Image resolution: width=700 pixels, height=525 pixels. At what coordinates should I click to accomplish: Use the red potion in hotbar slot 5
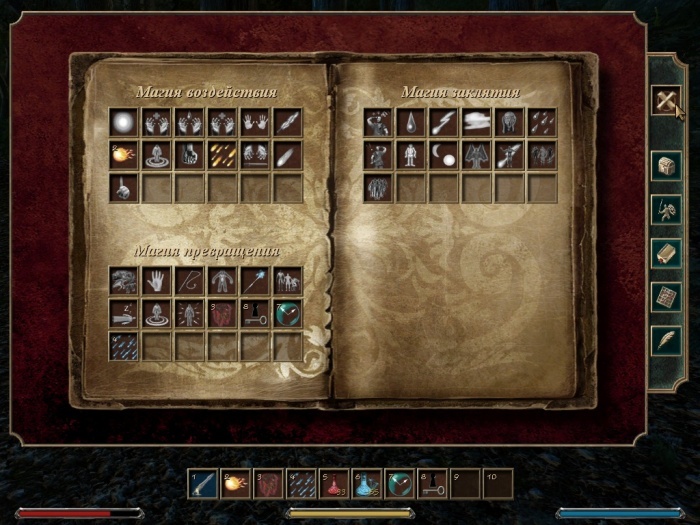click(334, 484)
